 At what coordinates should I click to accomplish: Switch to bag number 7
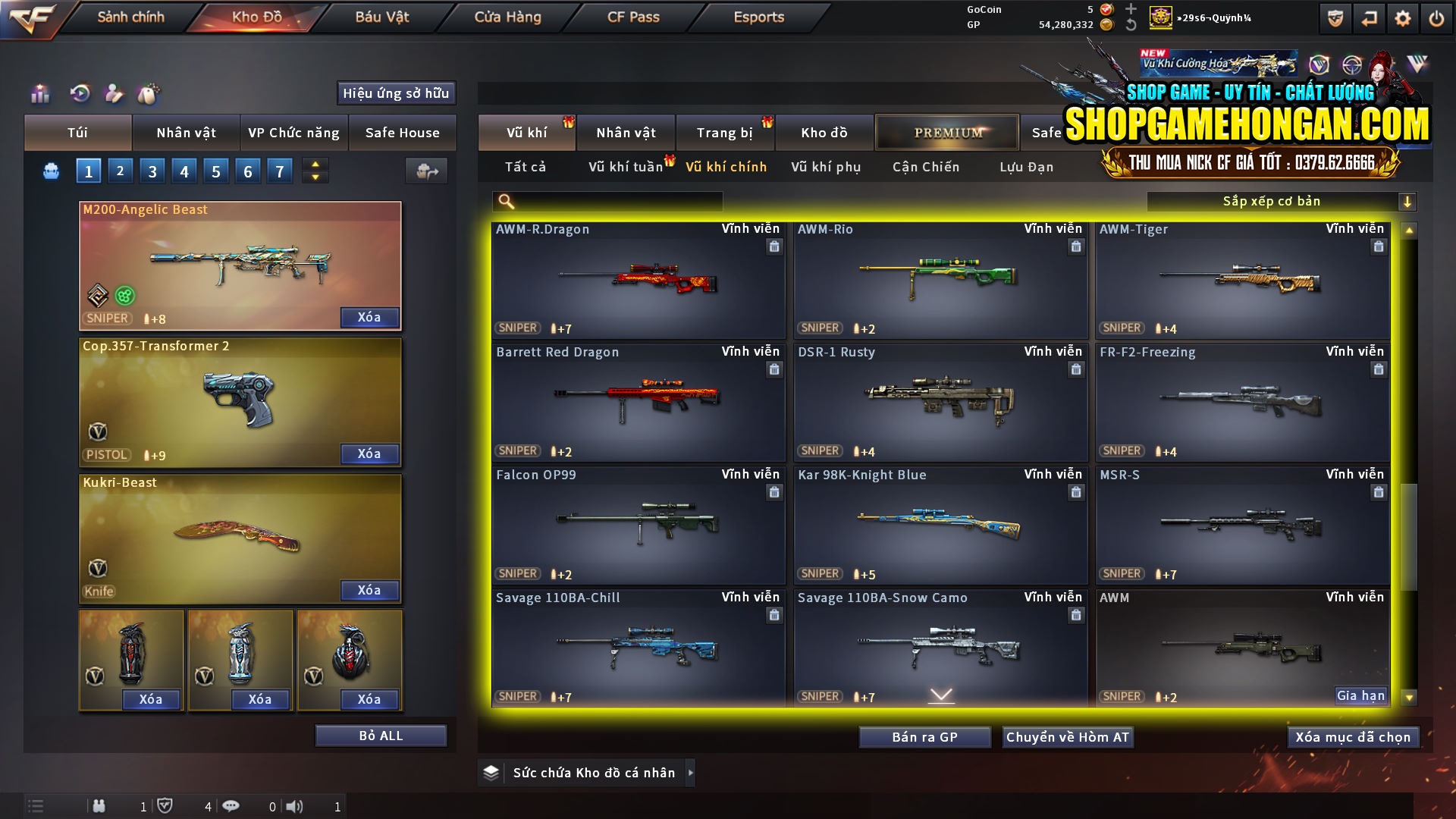(279, 171)
